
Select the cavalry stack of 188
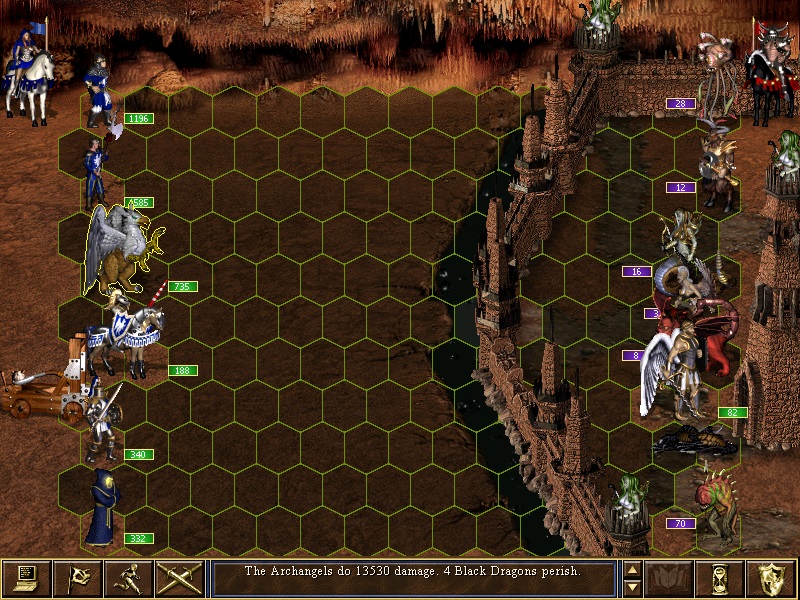point(125,335)
